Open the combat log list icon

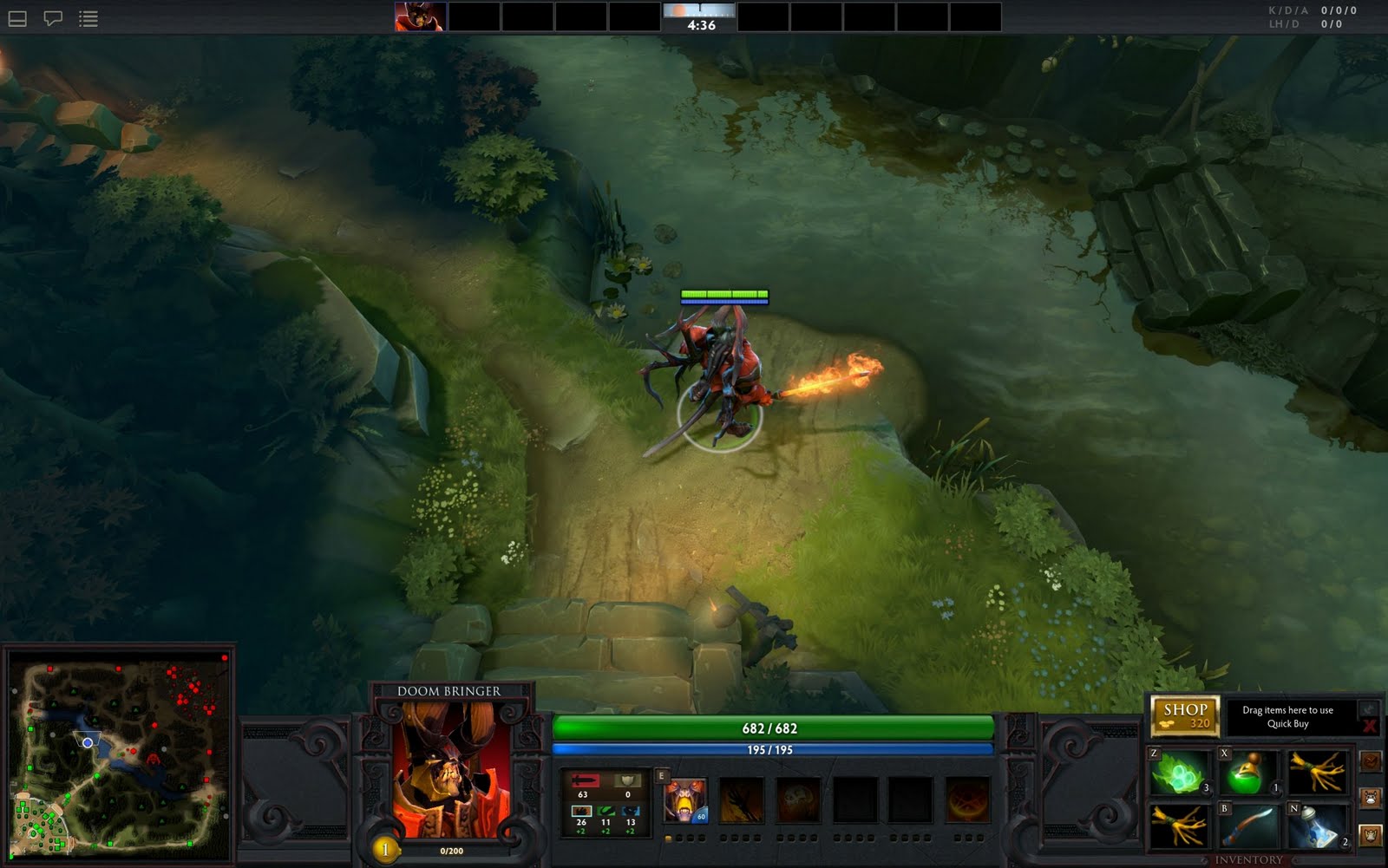point(87,18)
